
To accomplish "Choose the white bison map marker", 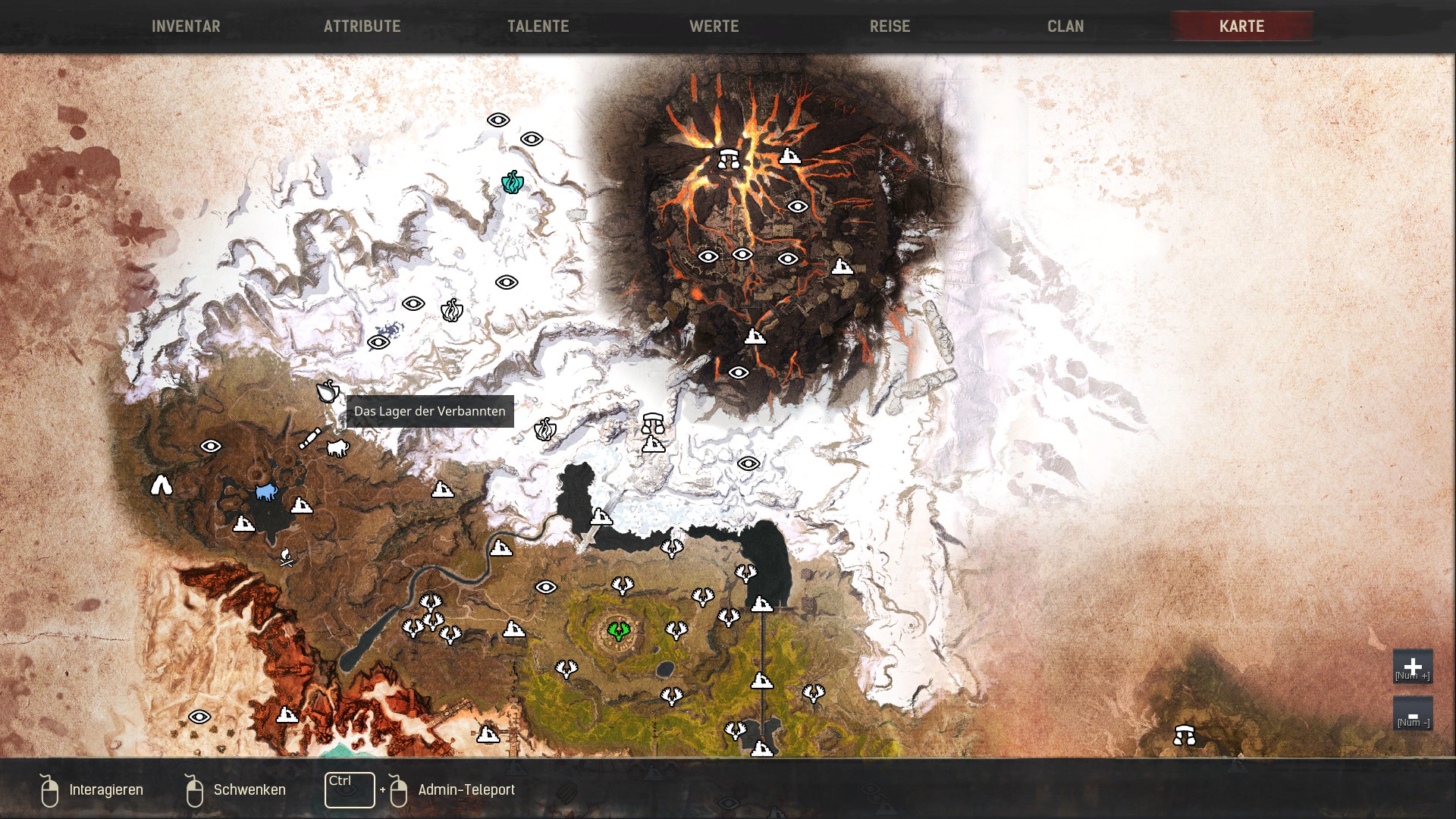I will click(337, 448).
